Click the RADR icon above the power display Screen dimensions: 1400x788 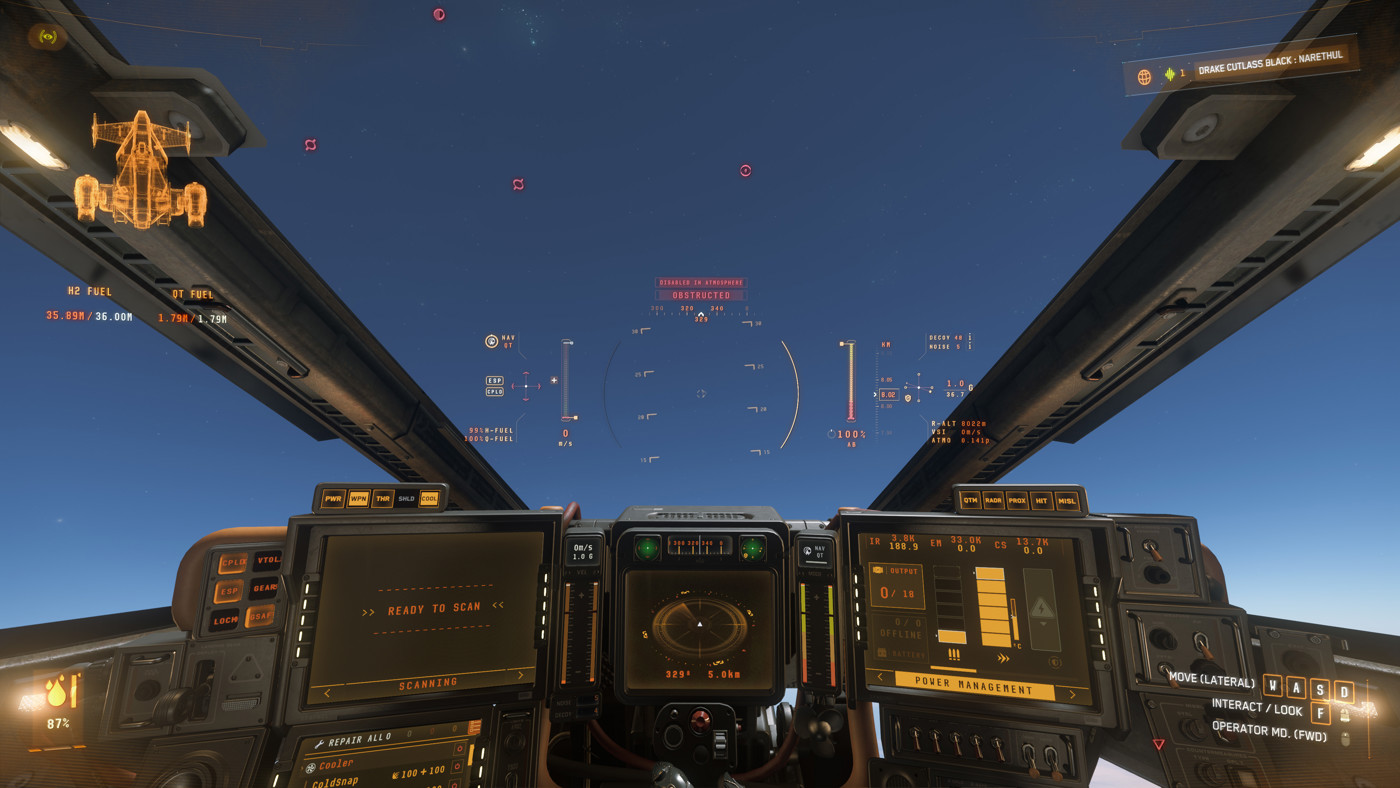[x=992, y=501]
